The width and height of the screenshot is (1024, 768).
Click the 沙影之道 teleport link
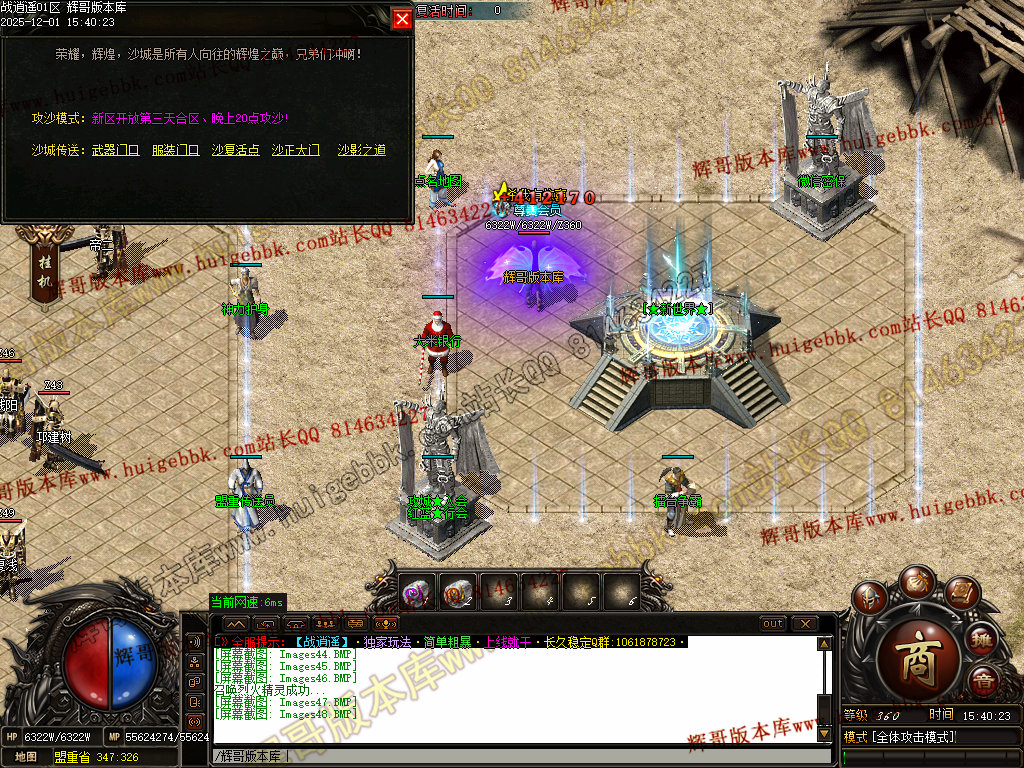(x=361, y=150)
